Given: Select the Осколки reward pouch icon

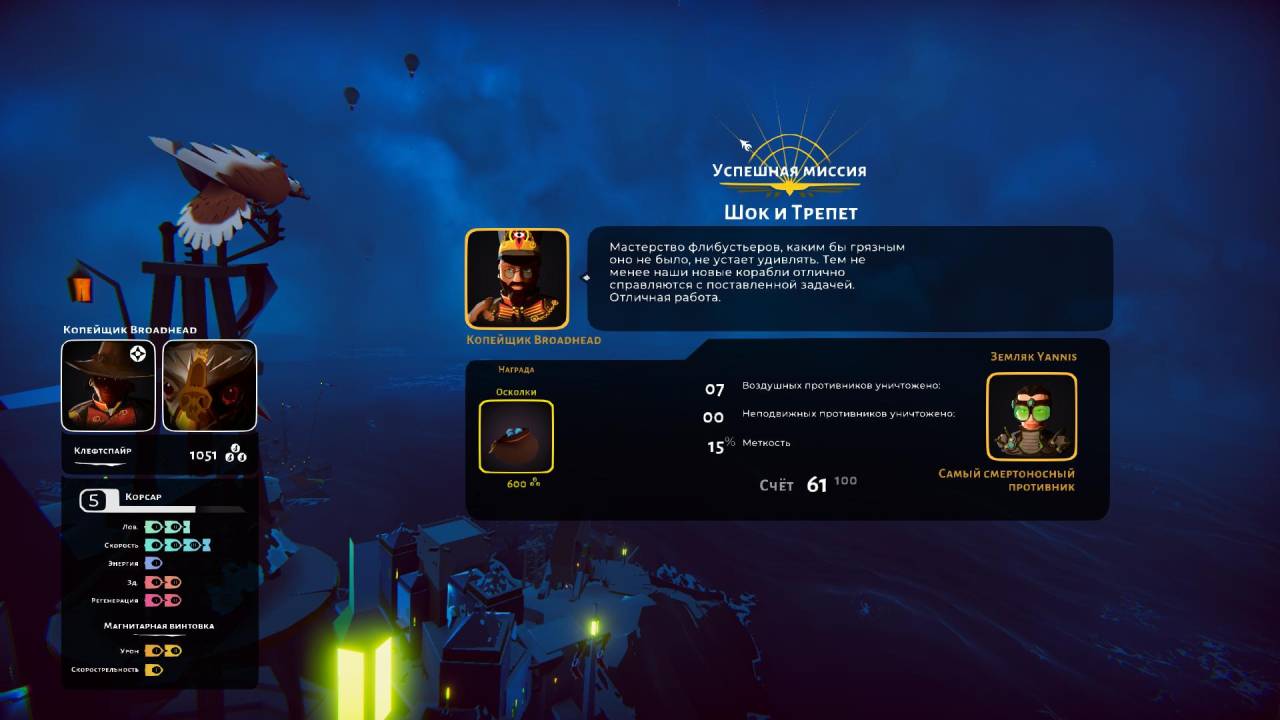Looking at the screenshot, I should tap(516, 436).
